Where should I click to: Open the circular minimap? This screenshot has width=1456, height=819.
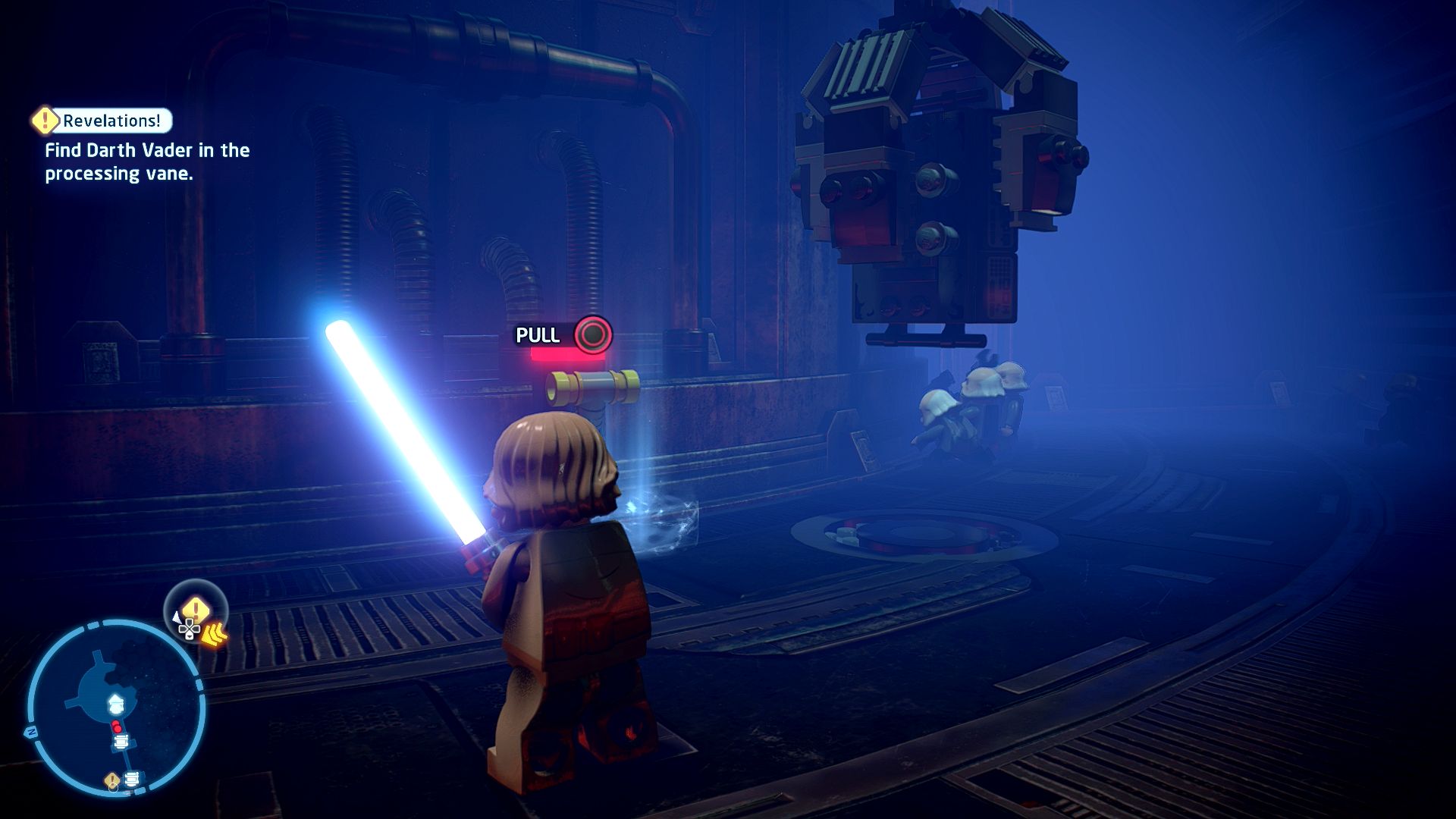point(116,709)
